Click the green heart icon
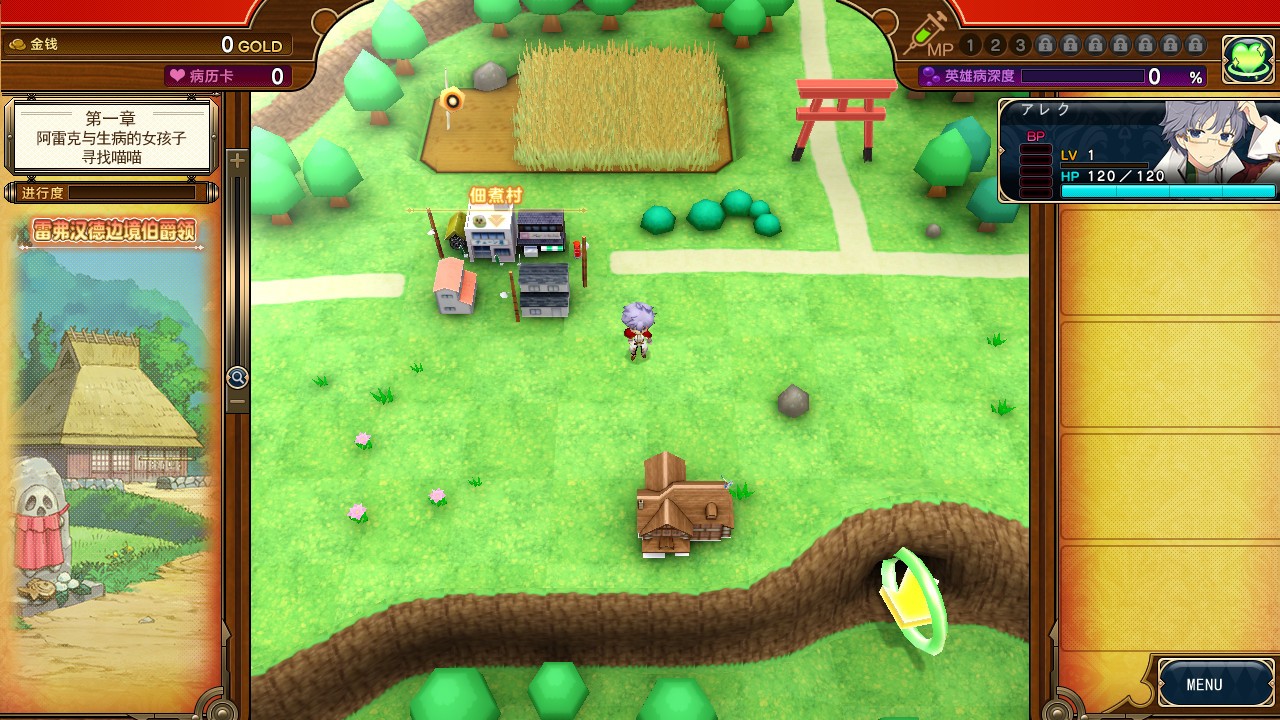The height and width of the screenshot is (720, 1280). point(1246,61)
